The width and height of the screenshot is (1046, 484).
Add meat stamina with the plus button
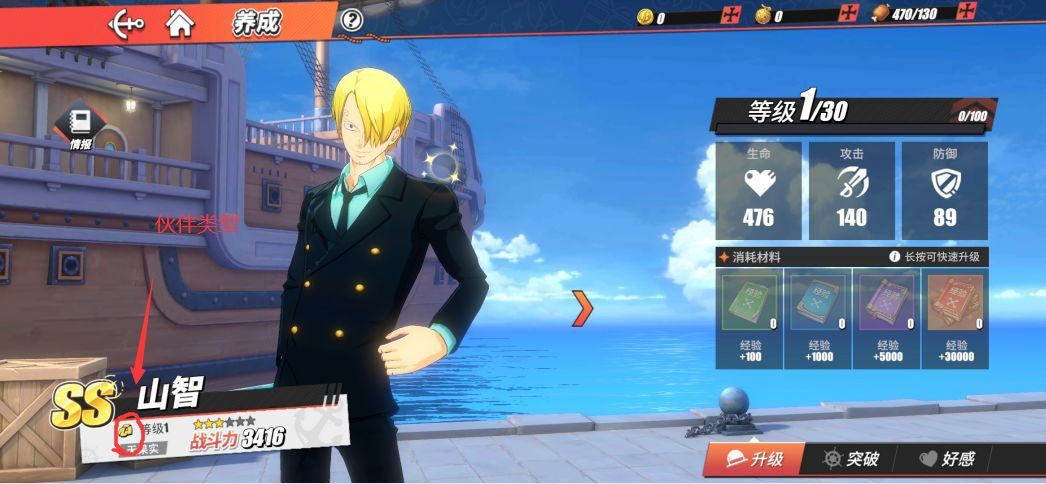(x=966, y=13)
